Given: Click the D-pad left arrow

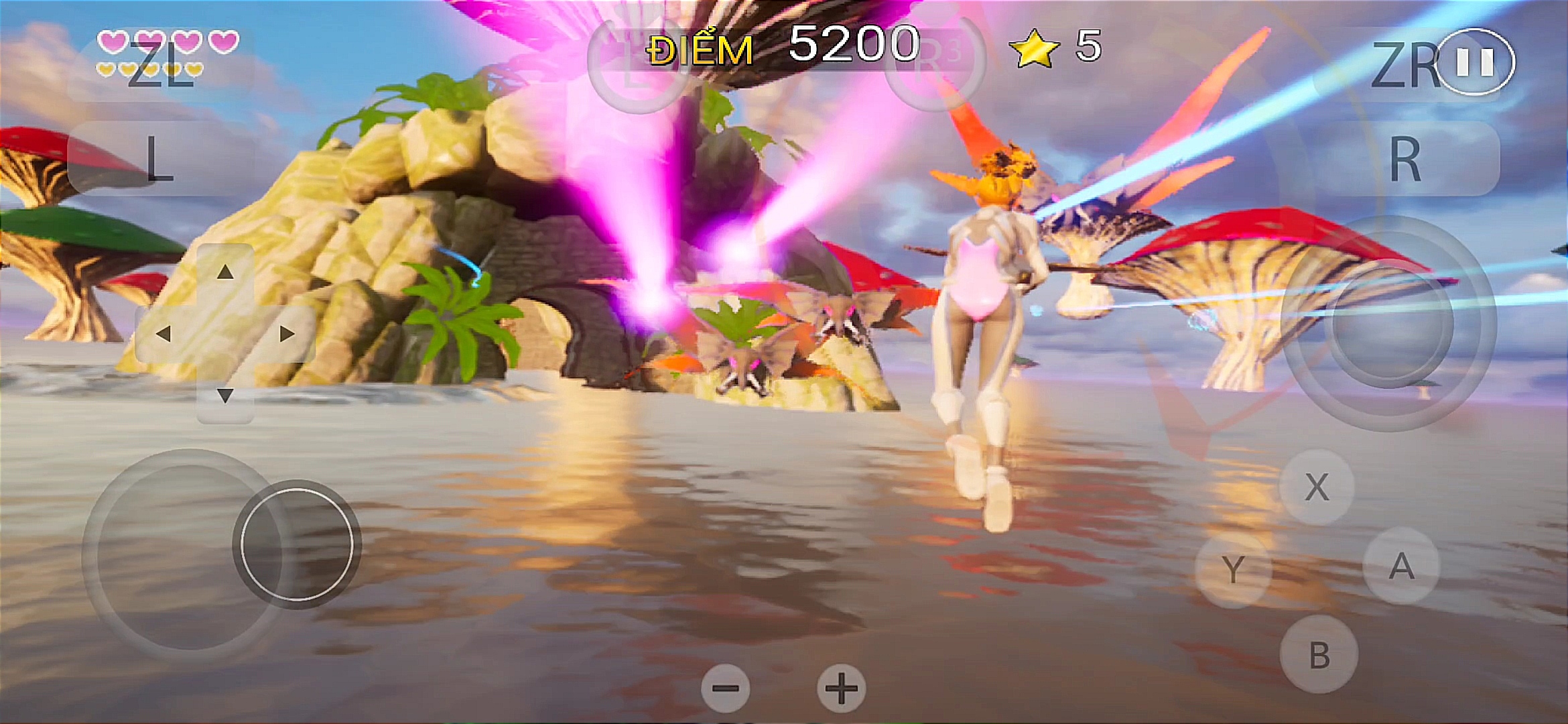Looking at the screenshot, I should click(164, 333).
